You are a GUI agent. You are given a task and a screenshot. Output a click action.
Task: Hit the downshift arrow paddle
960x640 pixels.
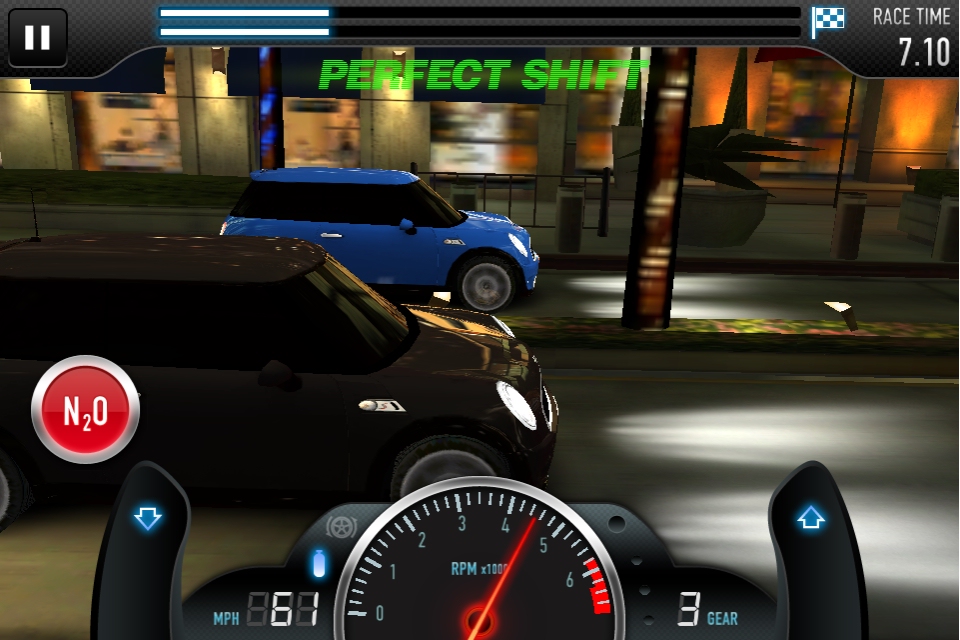click(x=148, y=519)
